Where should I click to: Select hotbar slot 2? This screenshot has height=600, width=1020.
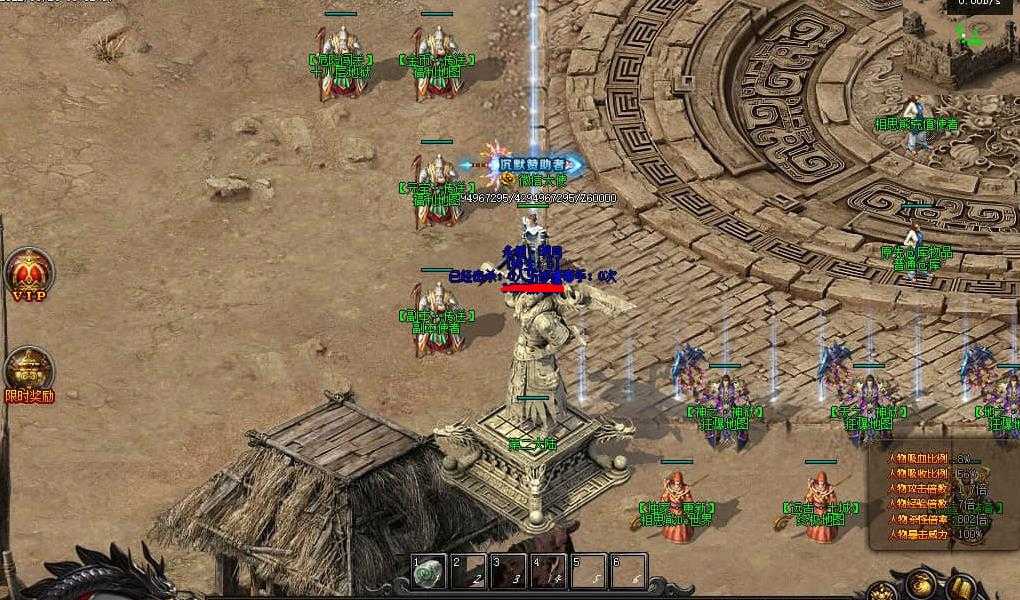point(469,571)
